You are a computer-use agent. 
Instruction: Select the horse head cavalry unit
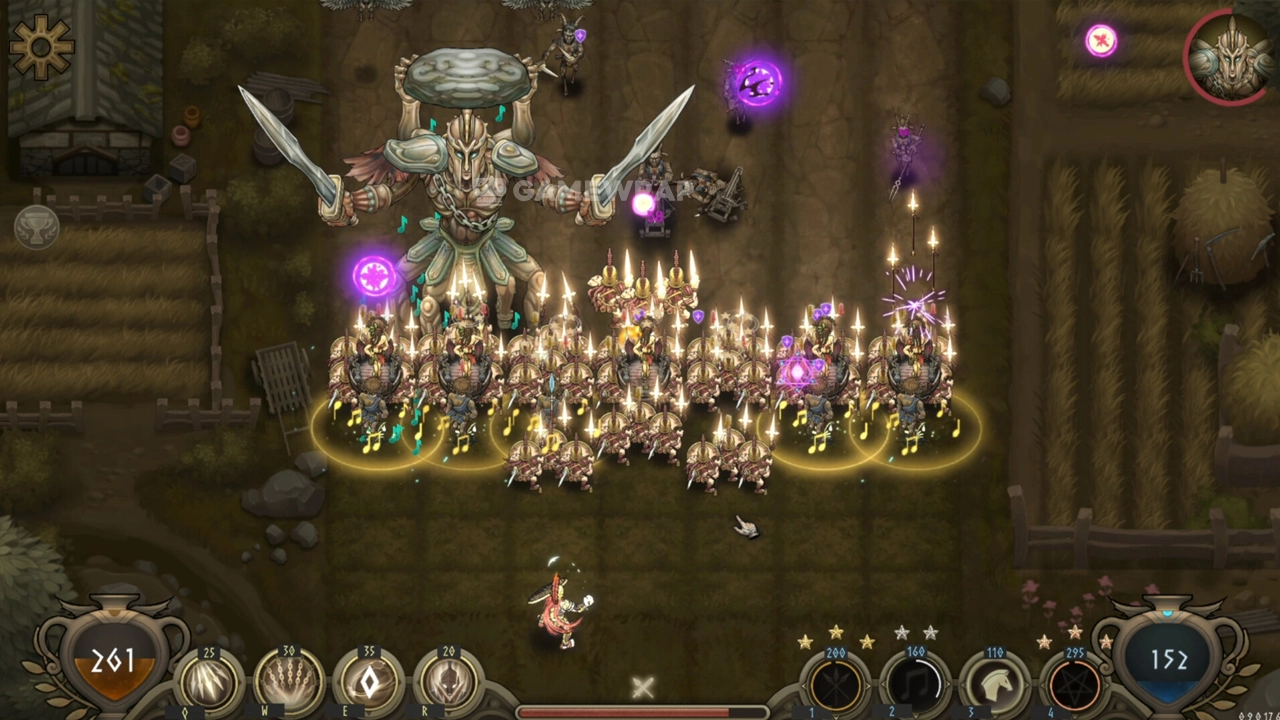point(995,686)
